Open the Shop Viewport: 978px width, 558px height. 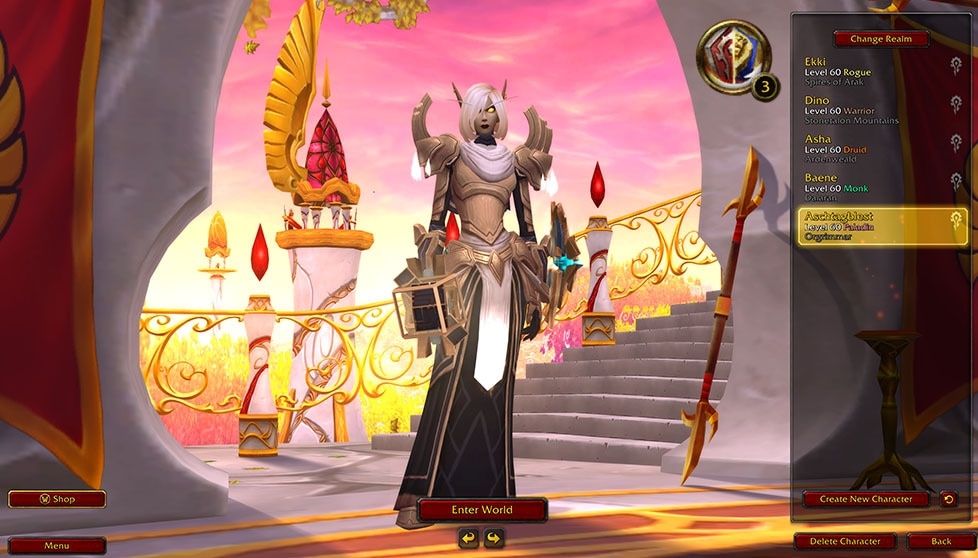coord(56,499)
